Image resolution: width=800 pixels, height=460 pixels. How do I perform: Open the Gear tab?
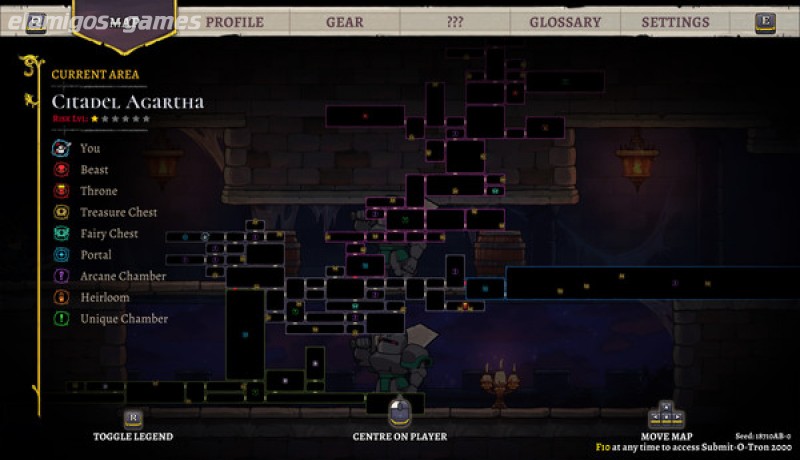tap(344, 22)
